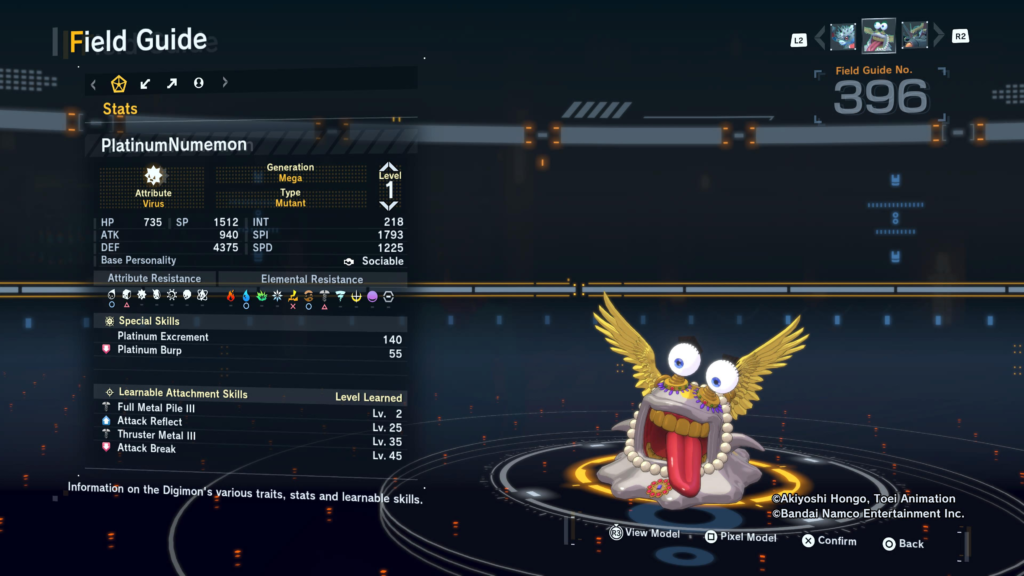Increase level with the up arrow
The image size is (1024, 576).
tap(389, 168)
